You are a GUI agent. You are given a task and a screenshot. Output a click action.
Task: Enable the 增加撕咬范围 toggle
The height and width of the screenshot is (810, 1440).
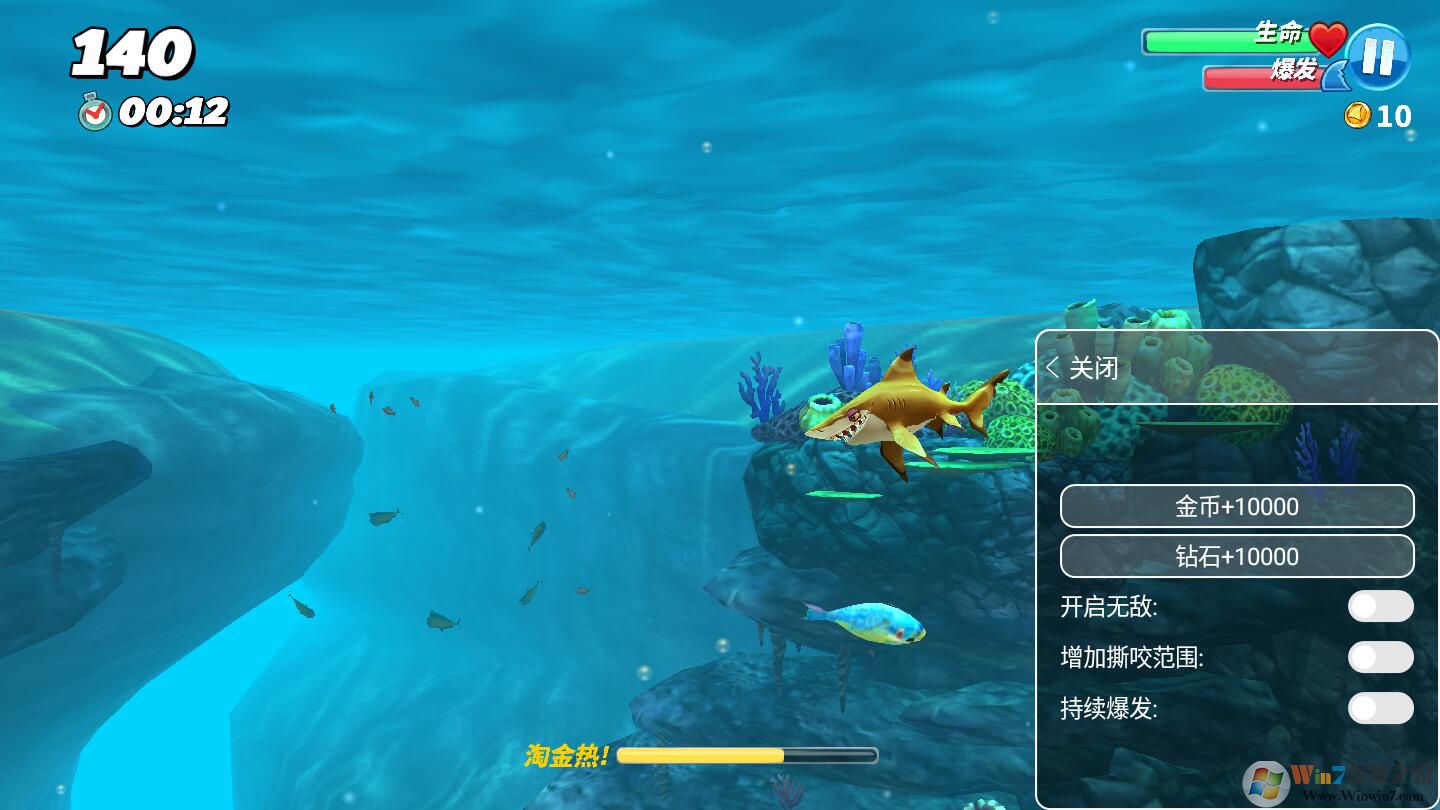click(1380, 657)
